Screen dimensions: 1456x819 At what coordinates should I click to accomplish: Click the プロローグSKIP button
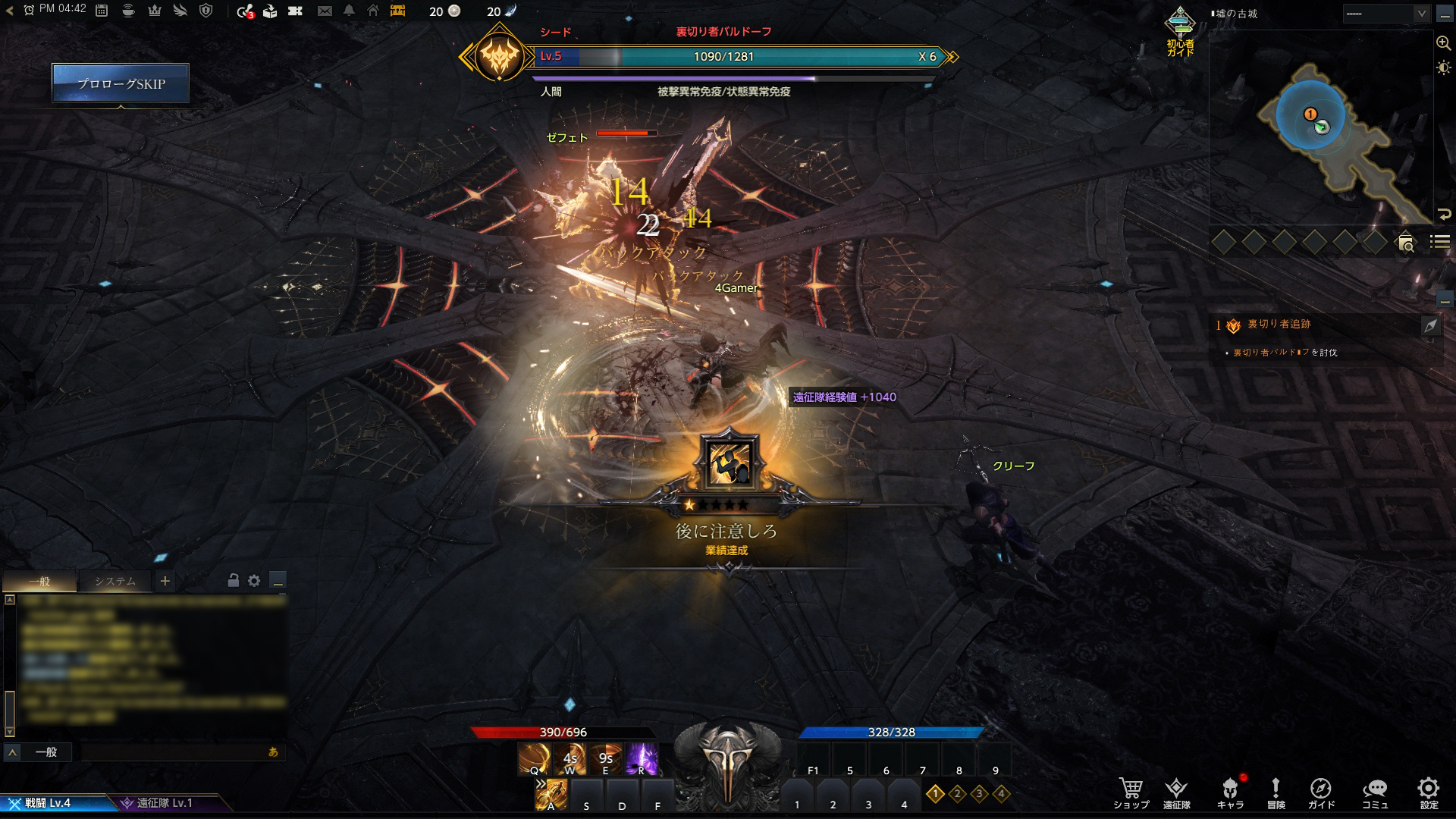coord(121,83)
